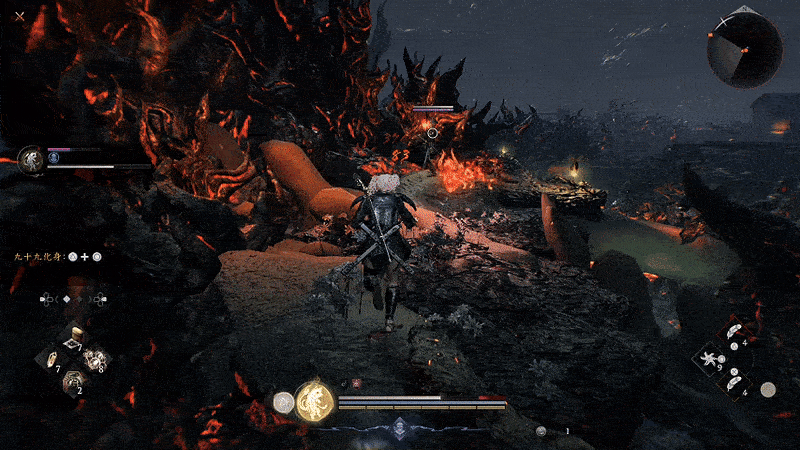
Task: Click the circular minimap
Action: tap(744, 50)
